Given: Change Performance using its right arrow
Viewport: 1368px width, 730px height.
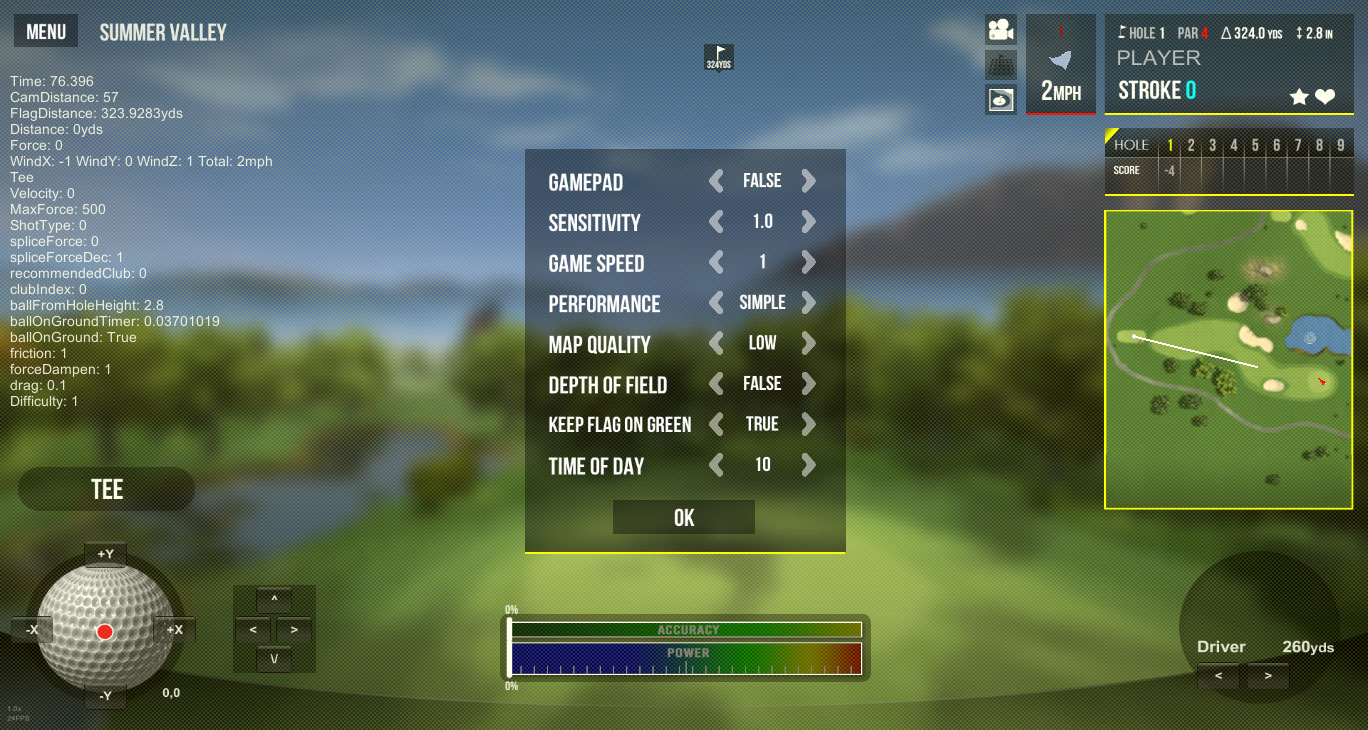Looking at the screenshot, I should pyautogui.click(x=808, y=303).
